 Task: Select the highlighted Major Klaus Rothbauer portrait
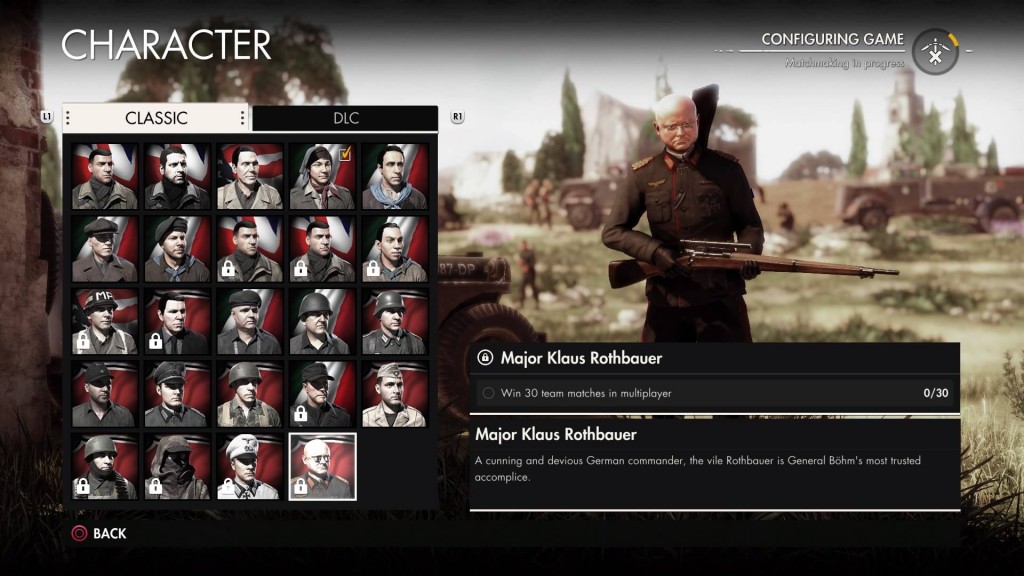click(322, 466)
